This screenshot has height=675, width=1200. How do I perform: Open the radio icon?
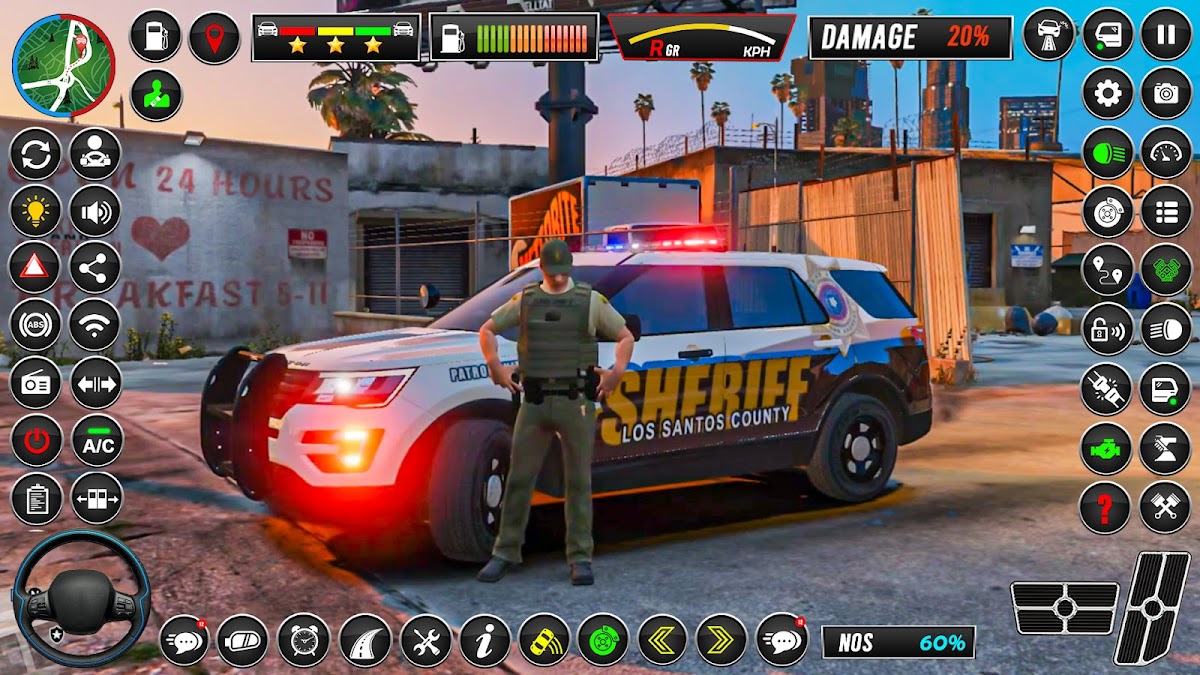click(x=35, y=383)
